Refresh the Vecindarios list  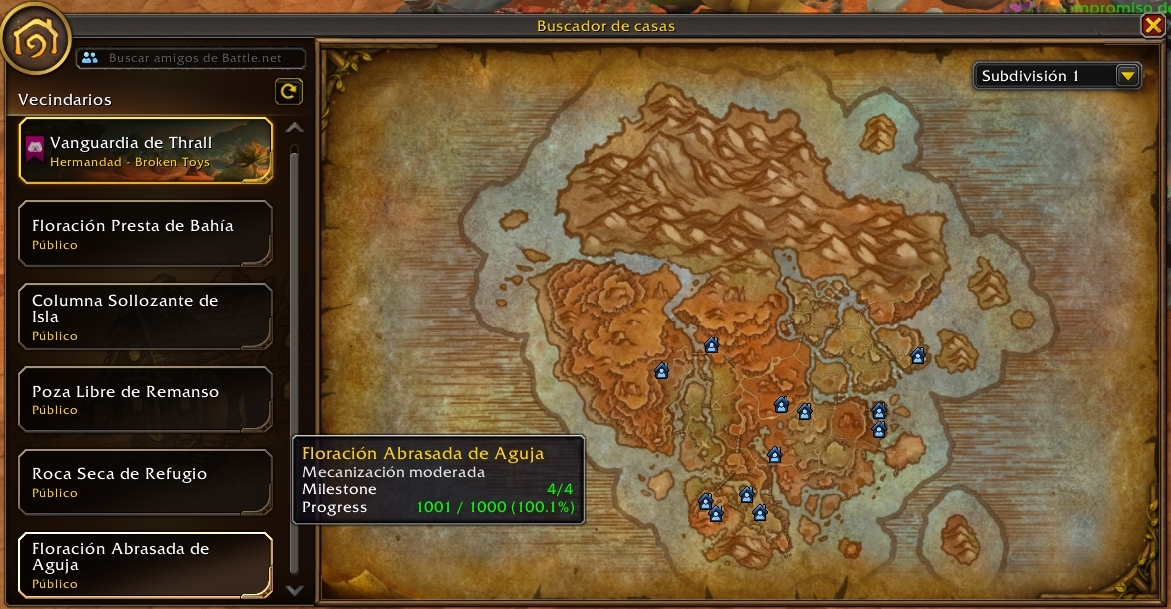tap(288, 92)
